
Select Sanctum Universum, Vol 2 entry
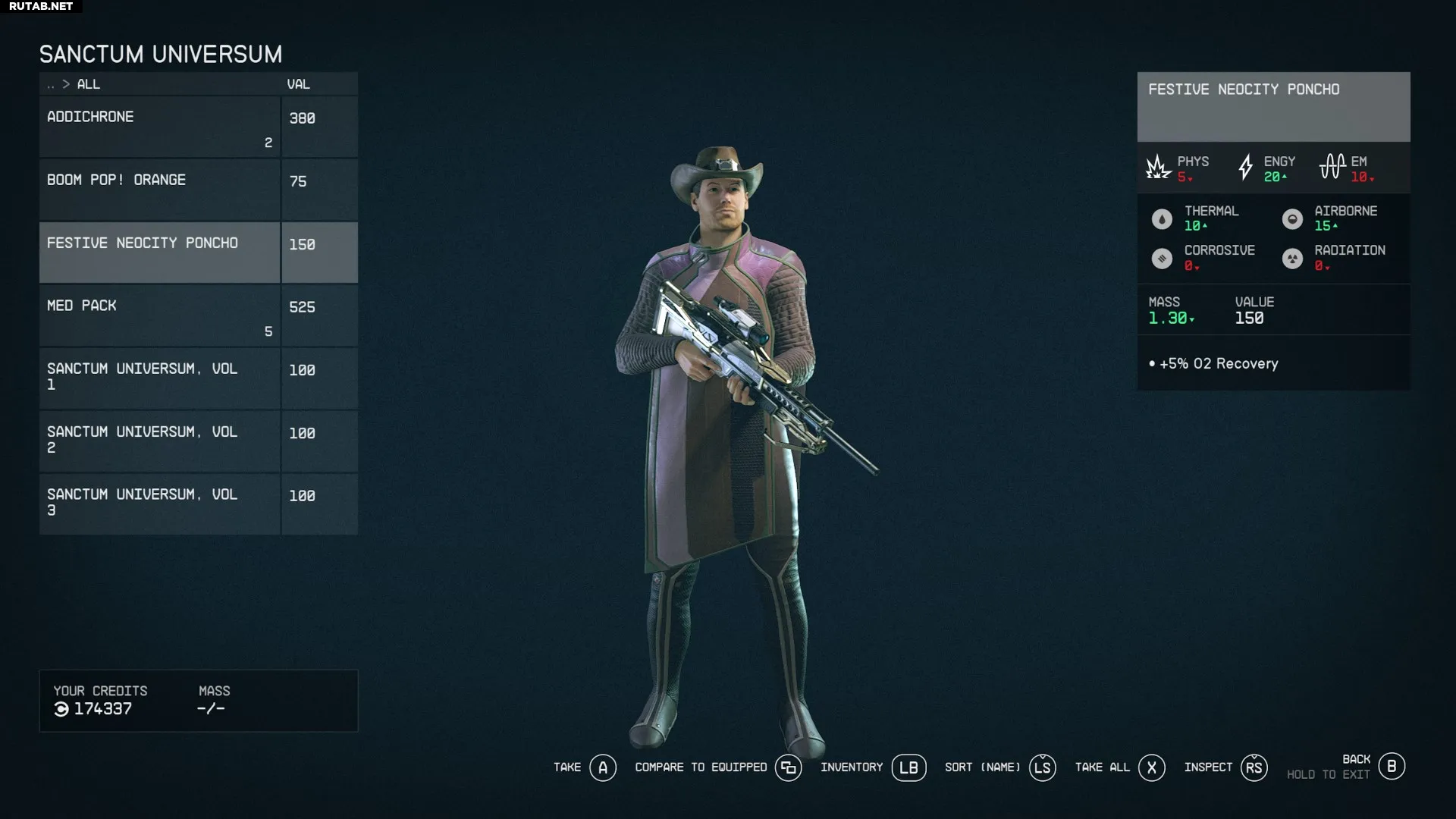(159, 441)
